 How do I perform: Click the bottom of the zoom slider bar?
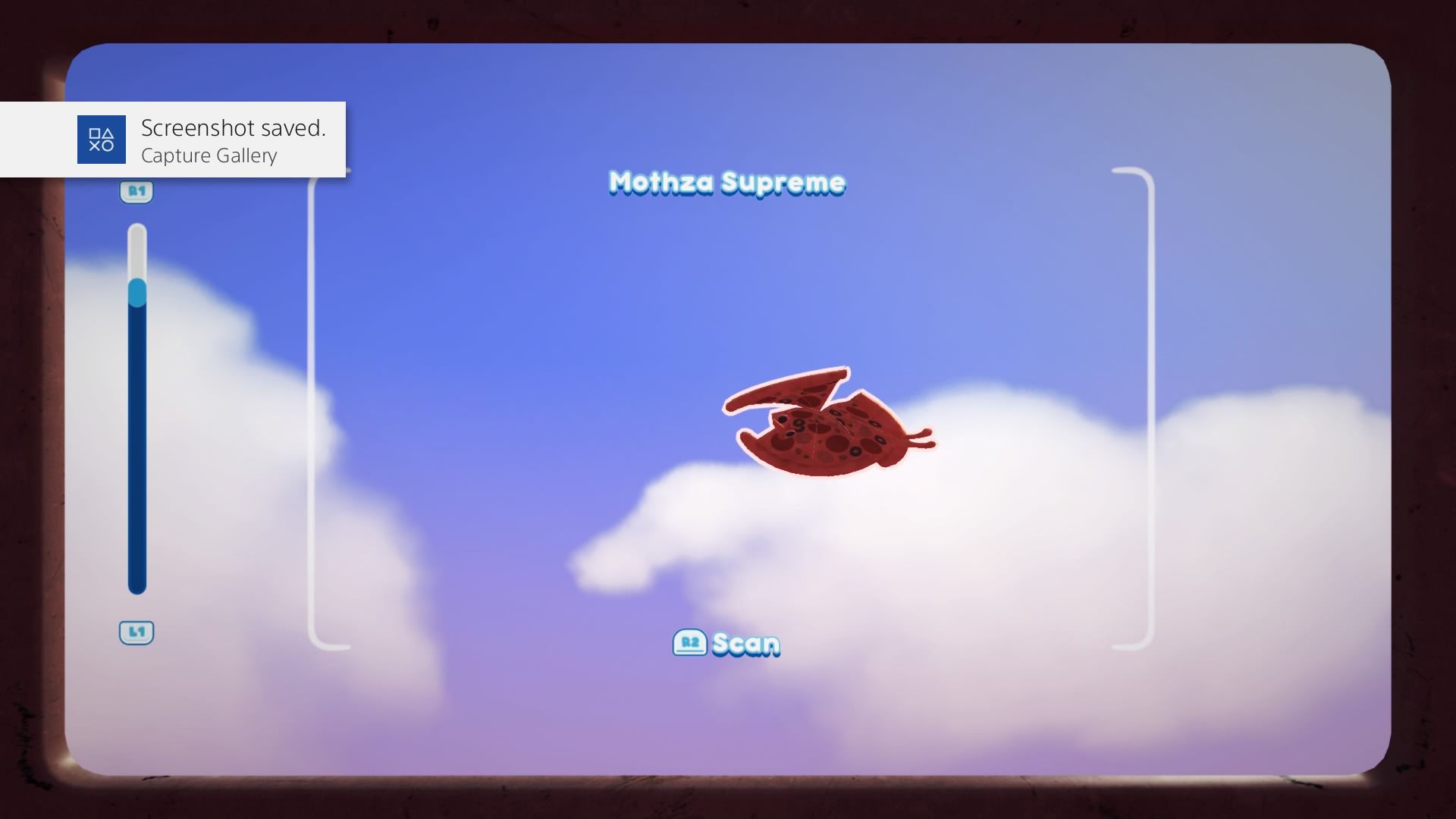[x=136, y=584]
